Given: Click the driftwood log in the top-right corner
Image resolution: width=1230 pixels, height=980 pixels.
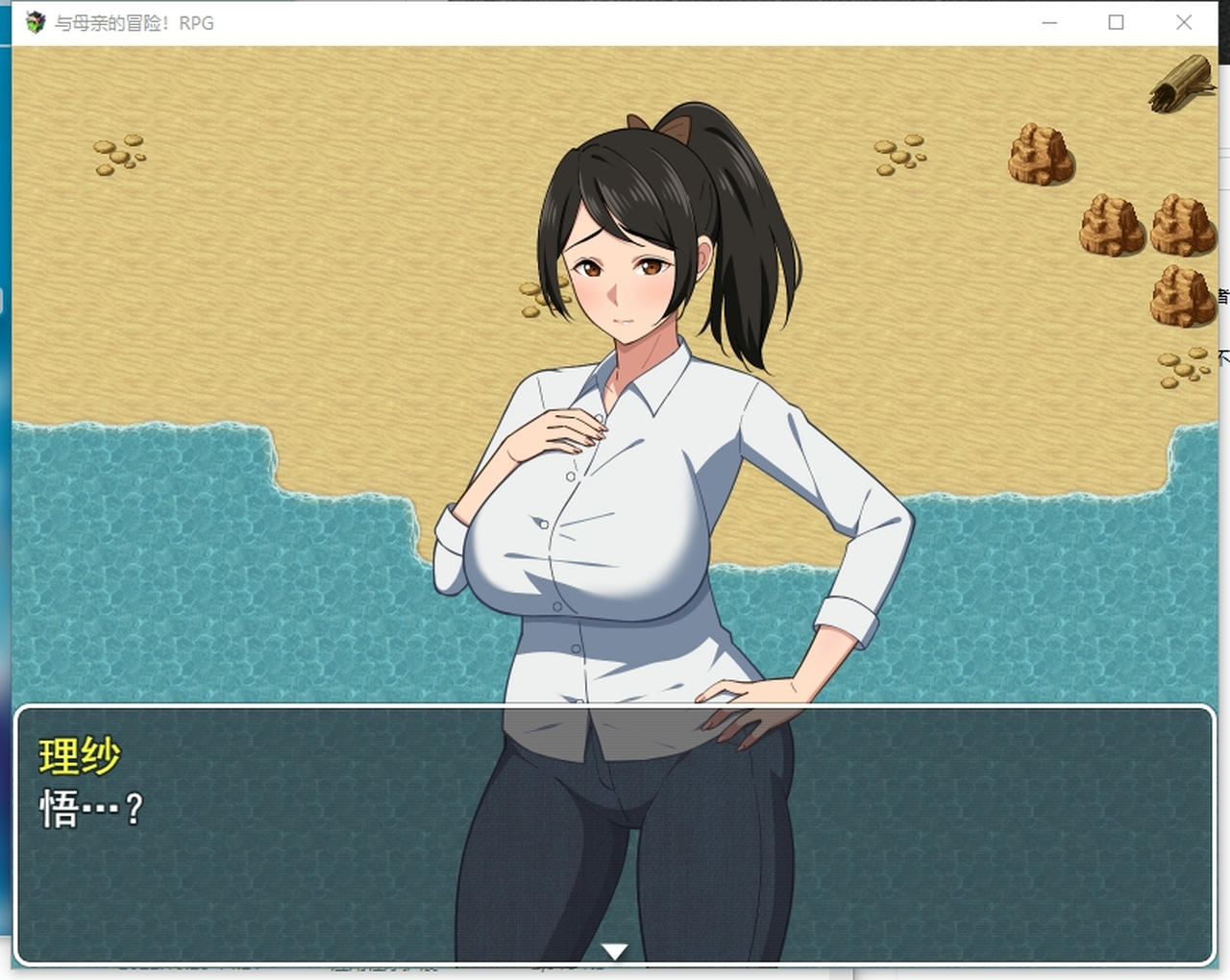Looking at the screenshot, I should [1179, 85].
